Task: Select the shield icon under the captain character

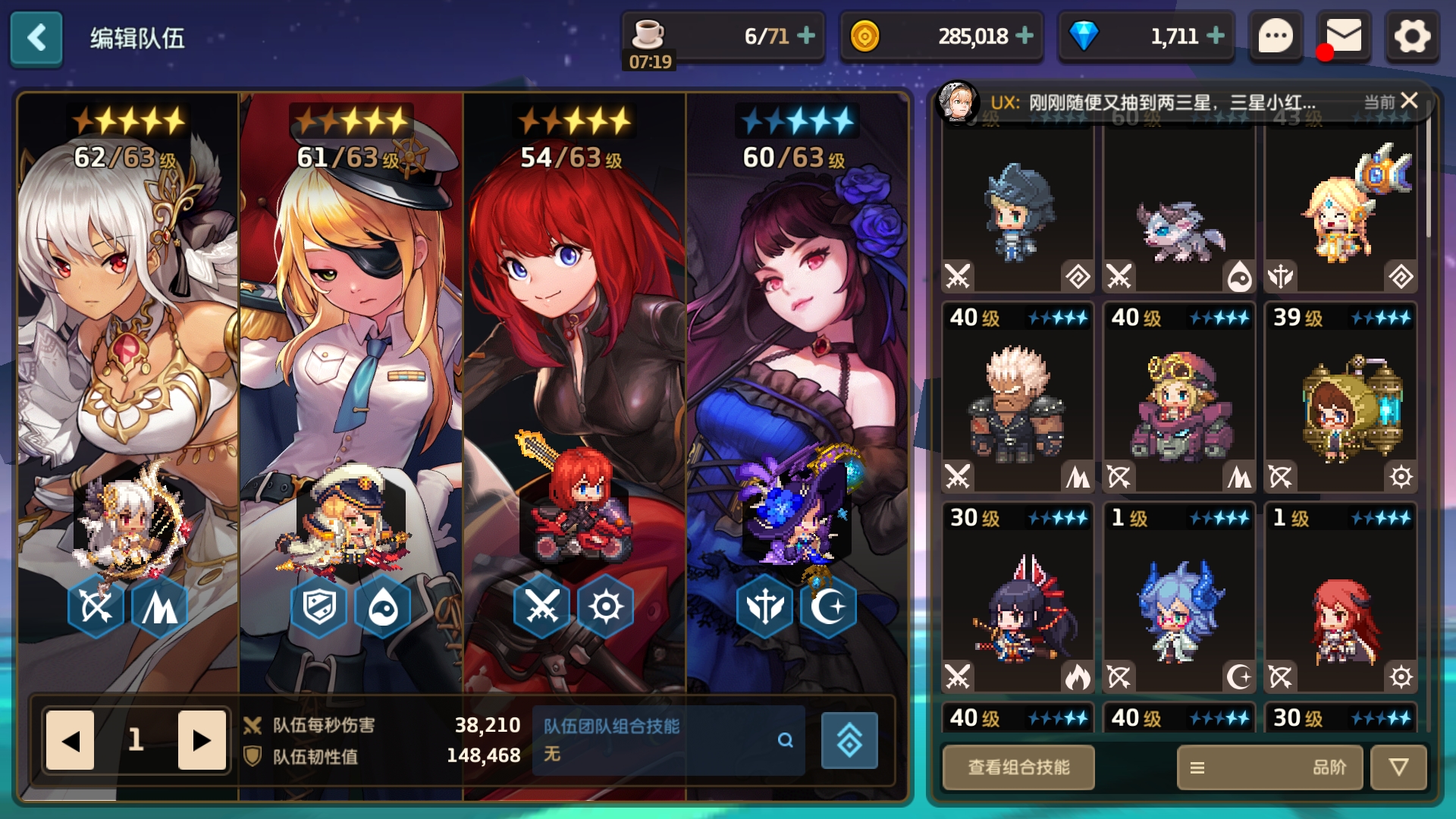Action: click(x=319, y=605)
